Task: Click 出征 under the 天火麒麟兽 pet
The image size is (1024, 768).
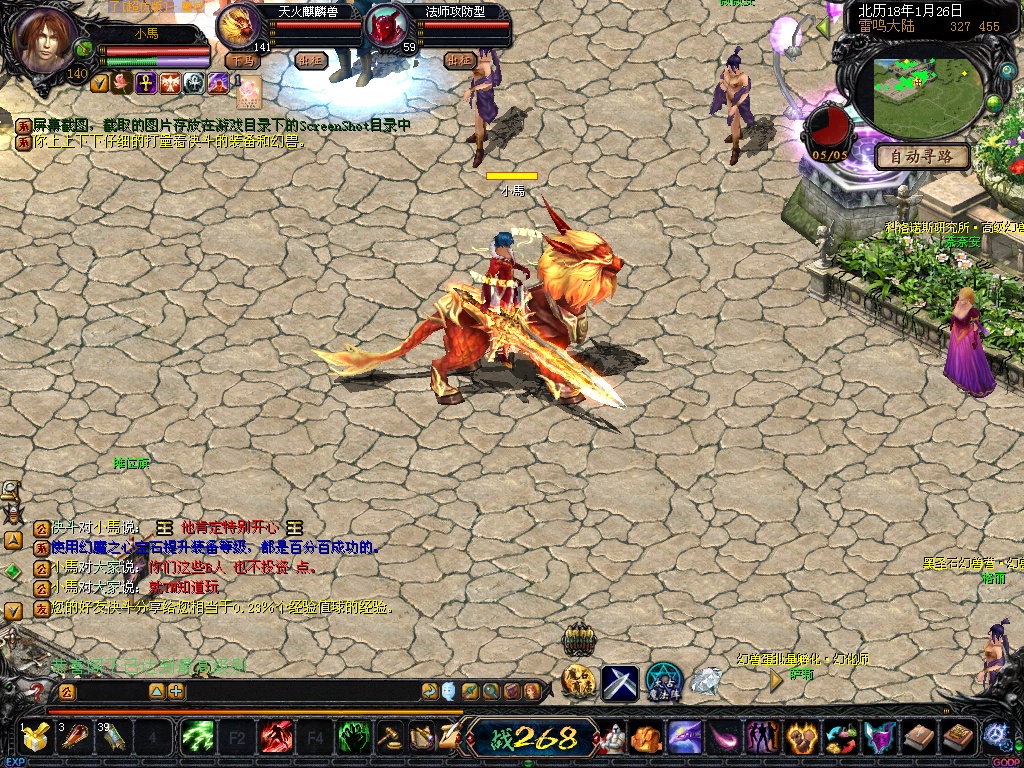Action: click(311, 60)
